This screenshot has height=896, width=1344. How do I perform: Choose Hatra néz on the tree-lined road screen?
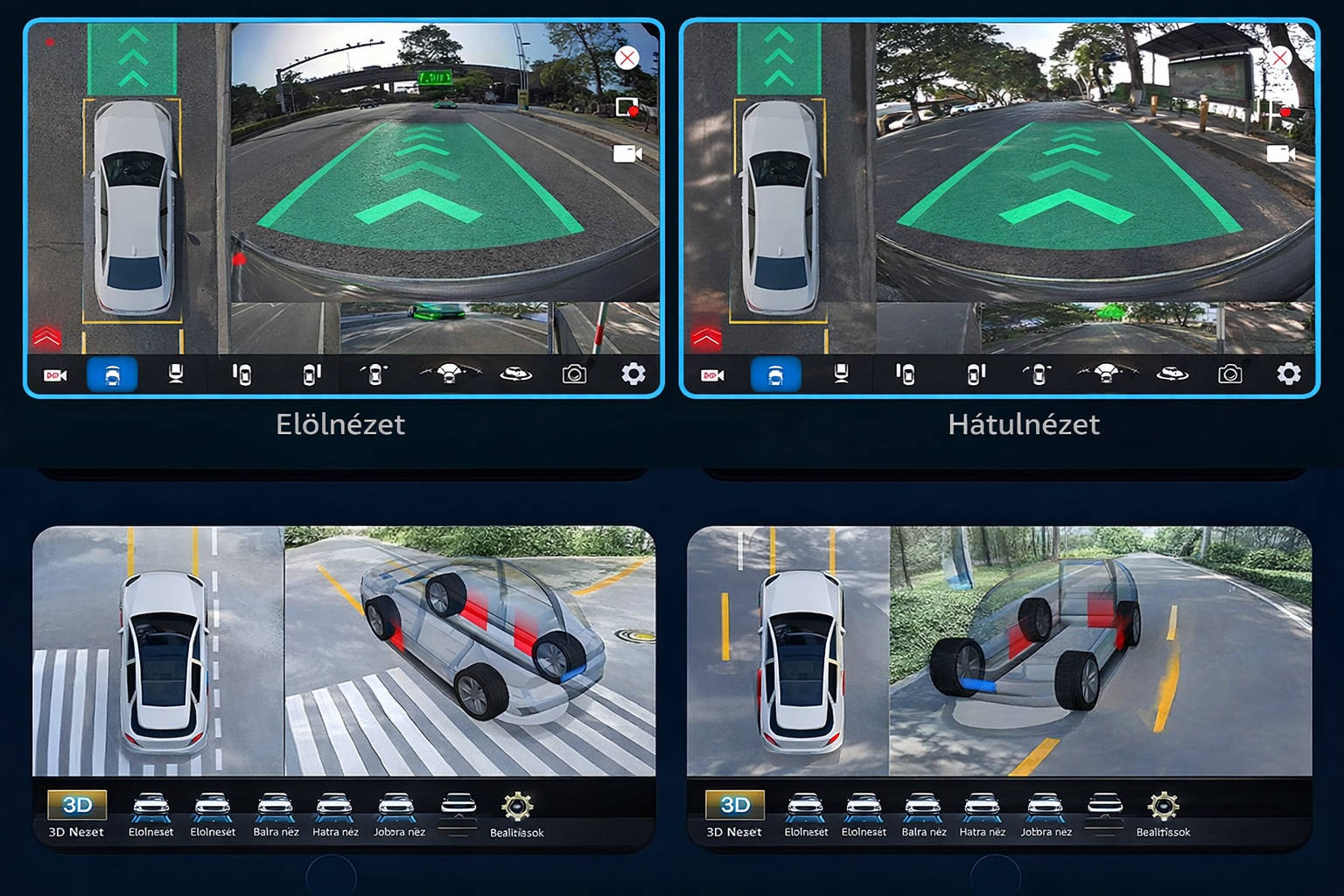982,815
